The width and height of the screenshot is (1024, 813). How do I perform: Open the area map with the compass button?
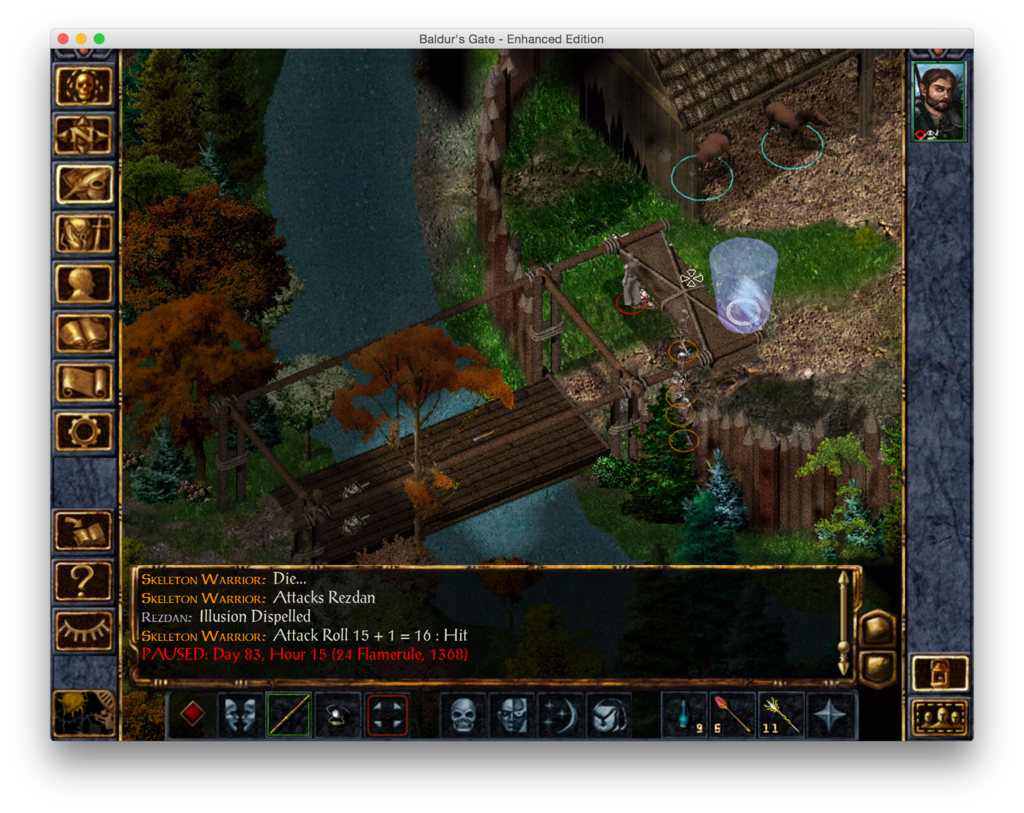[x=84, y=136]
